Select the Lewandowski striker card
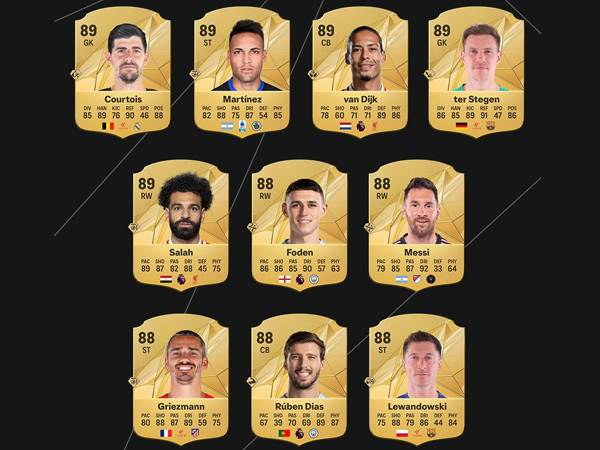 click(414, 377)
